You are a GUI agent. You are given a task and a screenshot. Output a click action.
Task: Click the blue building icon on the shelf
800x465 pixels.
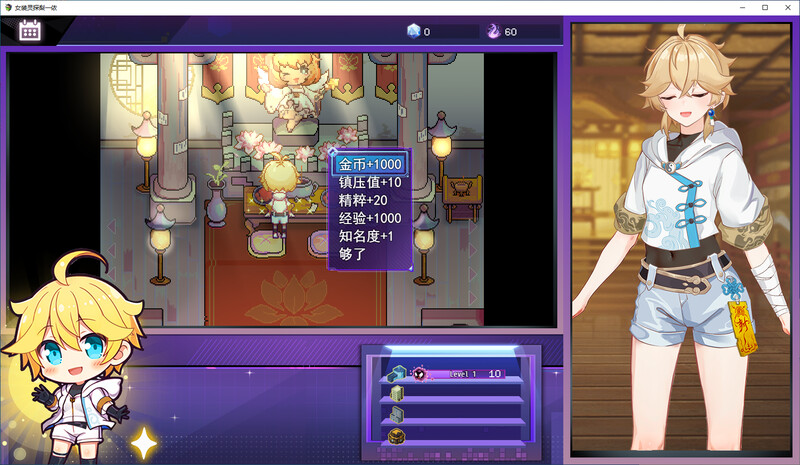396,374
